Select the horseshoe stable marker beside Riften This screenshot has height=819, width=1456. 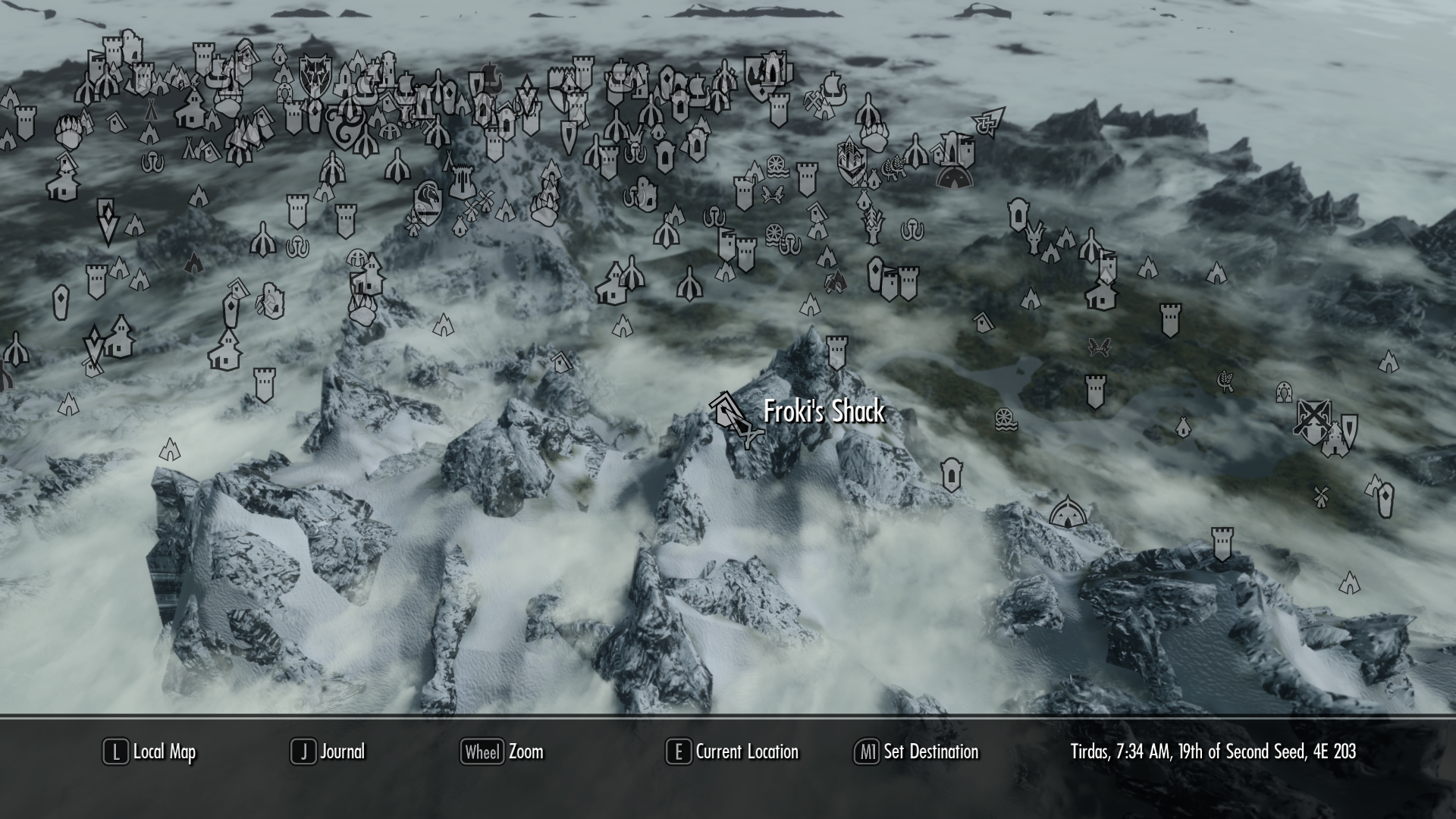click(1283, 392)
